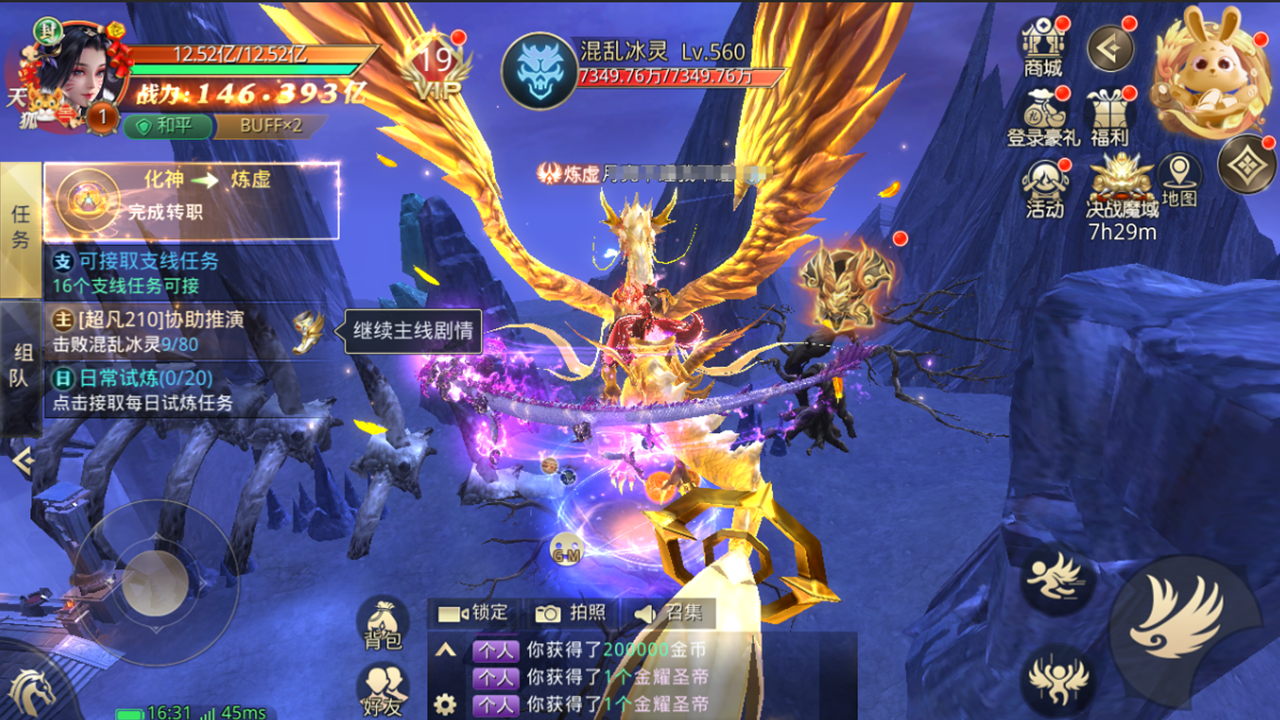Open the 福利 welfare gift box
Image resolution: width=1280 pixels, height=720 pixels.
[x=1109, y=117]
